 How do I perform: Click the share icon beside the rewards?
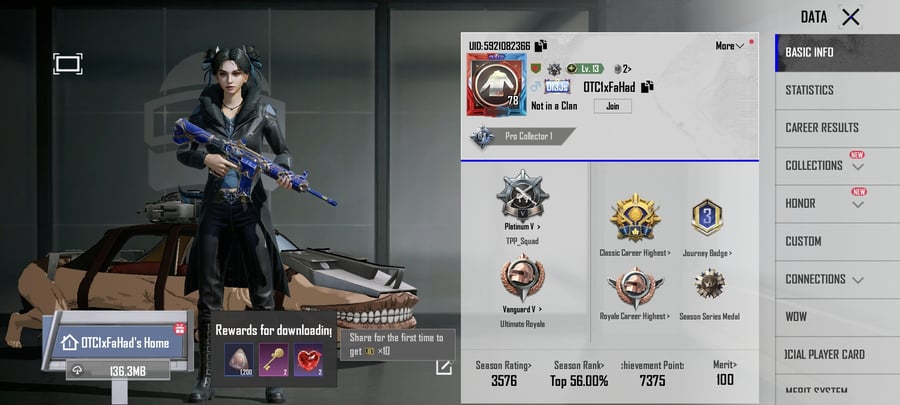[x=443, y=367]
